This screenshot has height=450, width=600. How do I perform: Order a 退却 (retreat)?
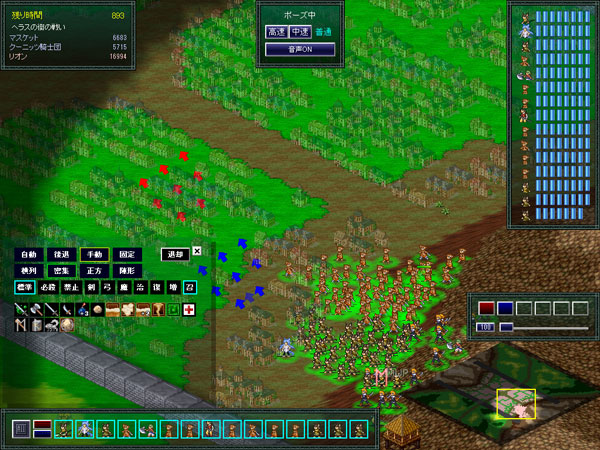pyautogui.click(x=174, y=254)
